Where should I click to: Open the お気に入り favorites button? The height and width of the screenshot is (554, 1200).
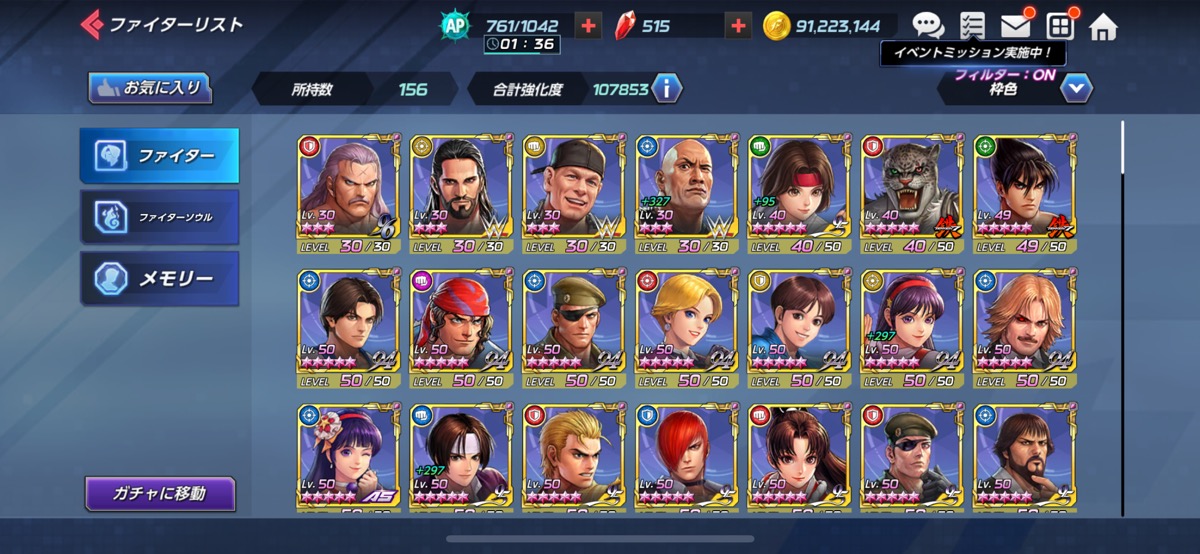click(x=151, y=88)
